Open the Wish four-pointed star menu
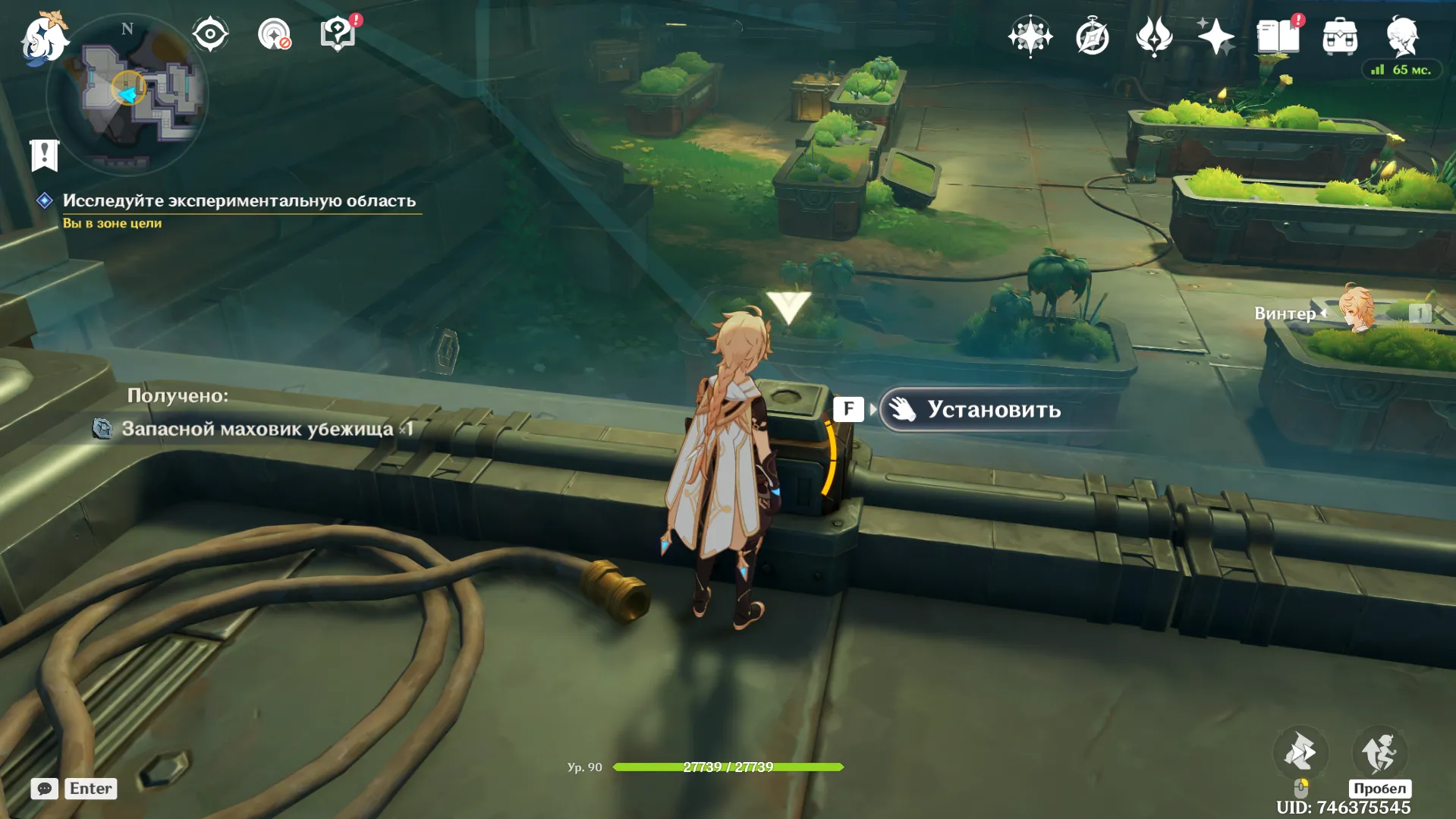The height and width of the screenshot is (819, 1456). (1030, 36)
